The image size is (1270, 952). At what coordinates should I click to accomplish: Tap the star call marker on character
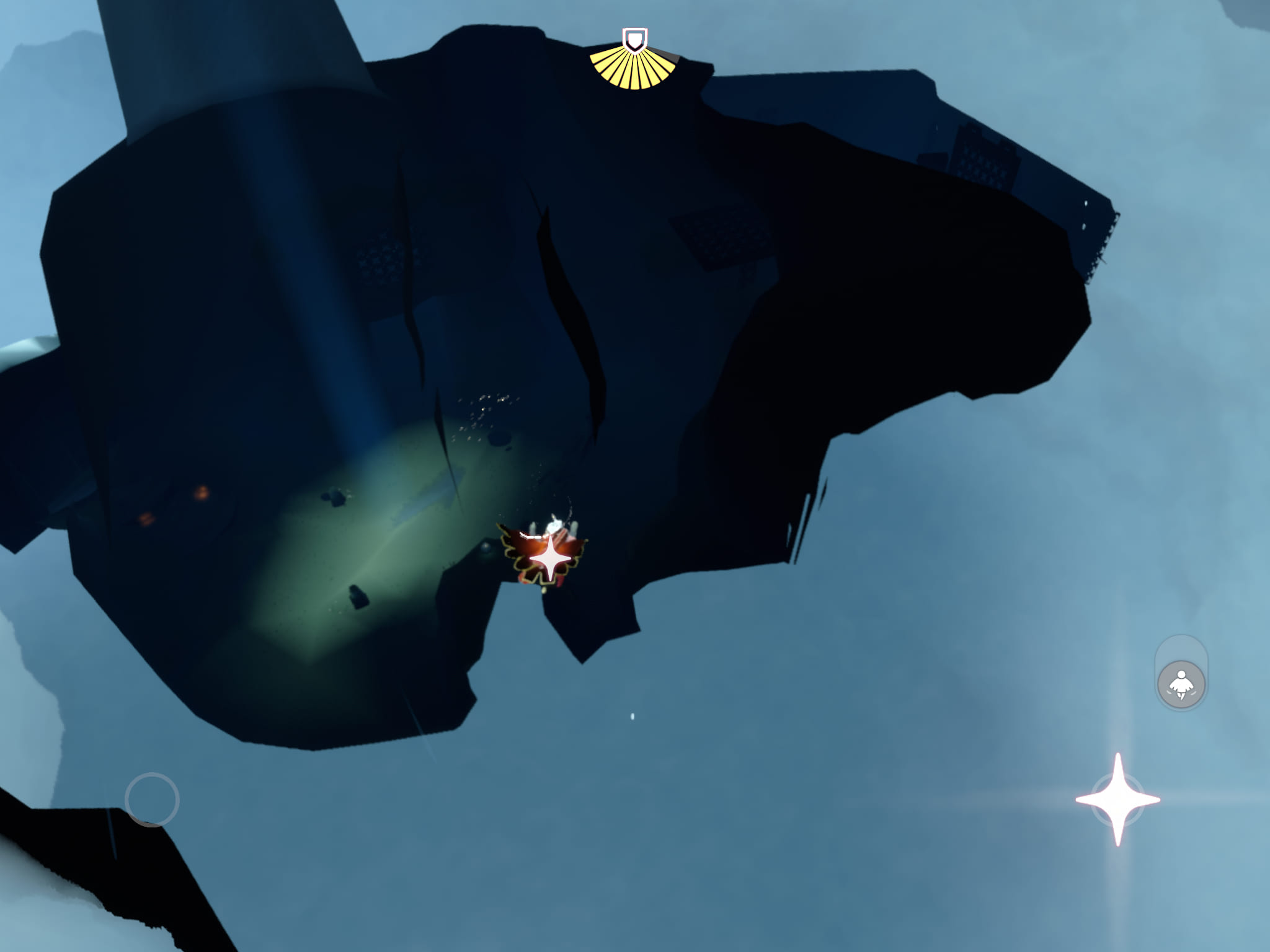(x=550, y=558)
